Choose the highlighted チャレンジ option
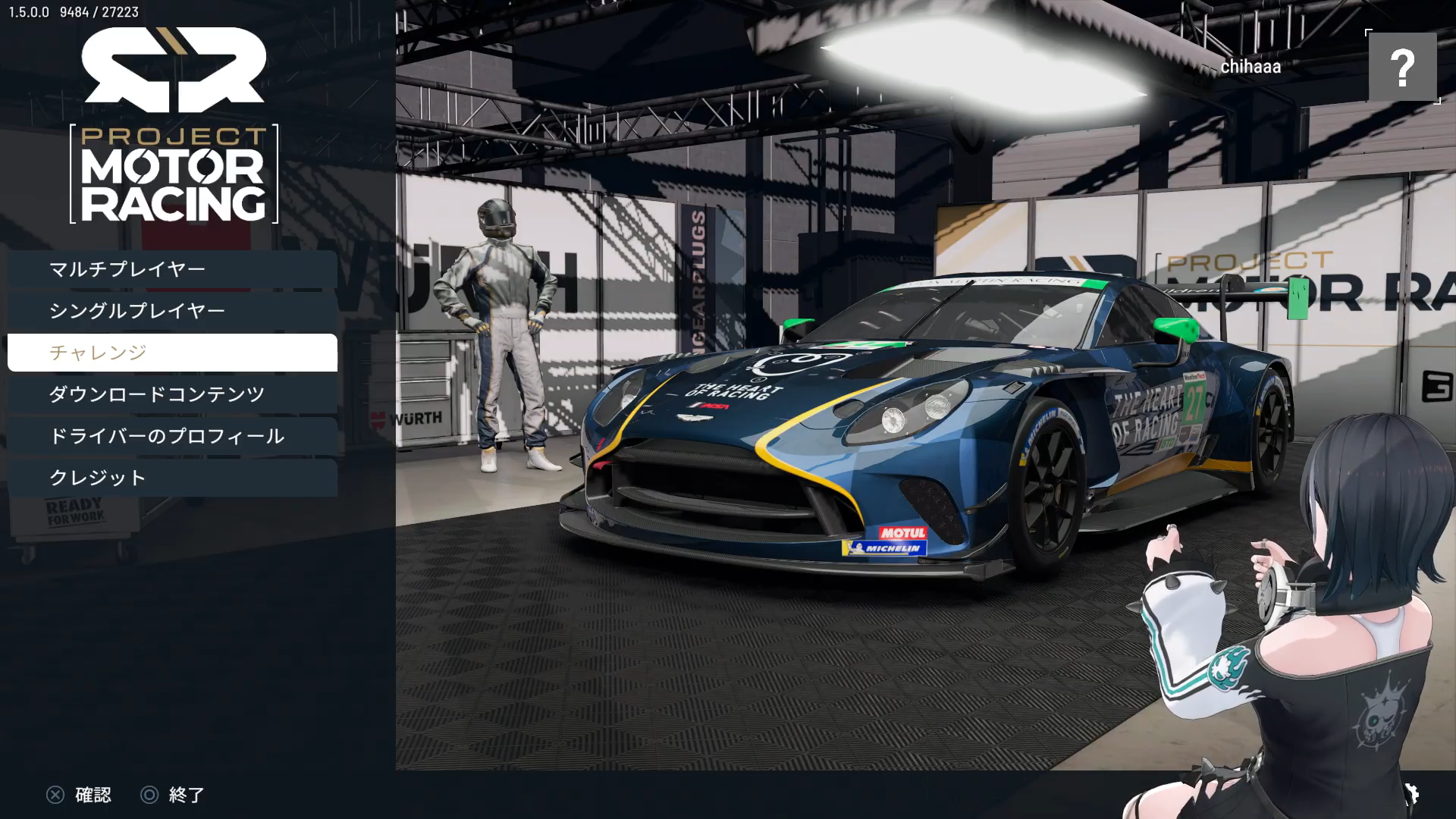This screenshot has width=1456, height=819. pos(172,353)
